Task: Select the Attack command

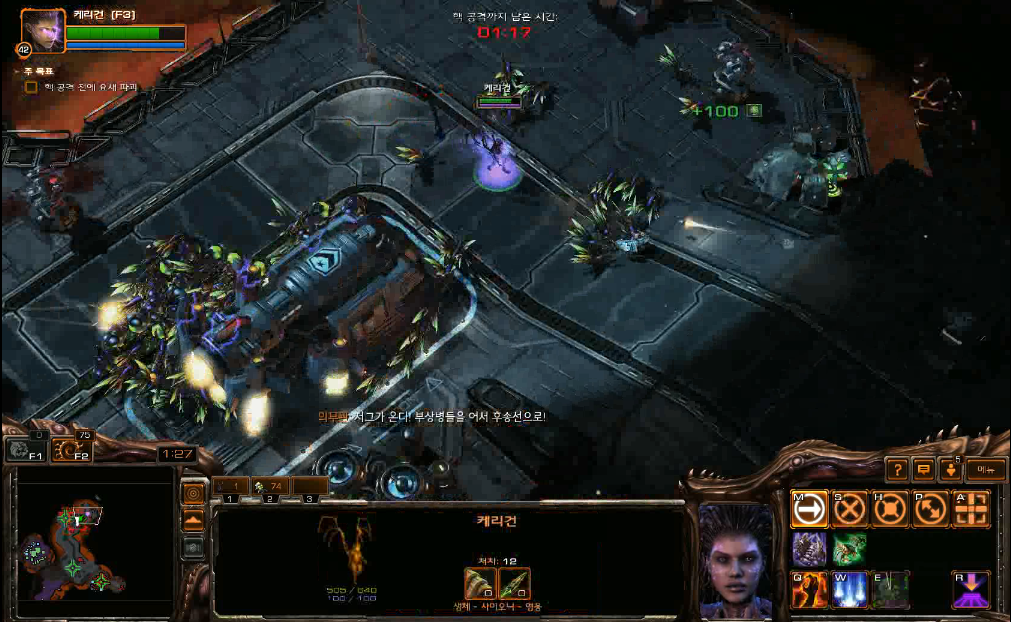Action: [971, 510]
